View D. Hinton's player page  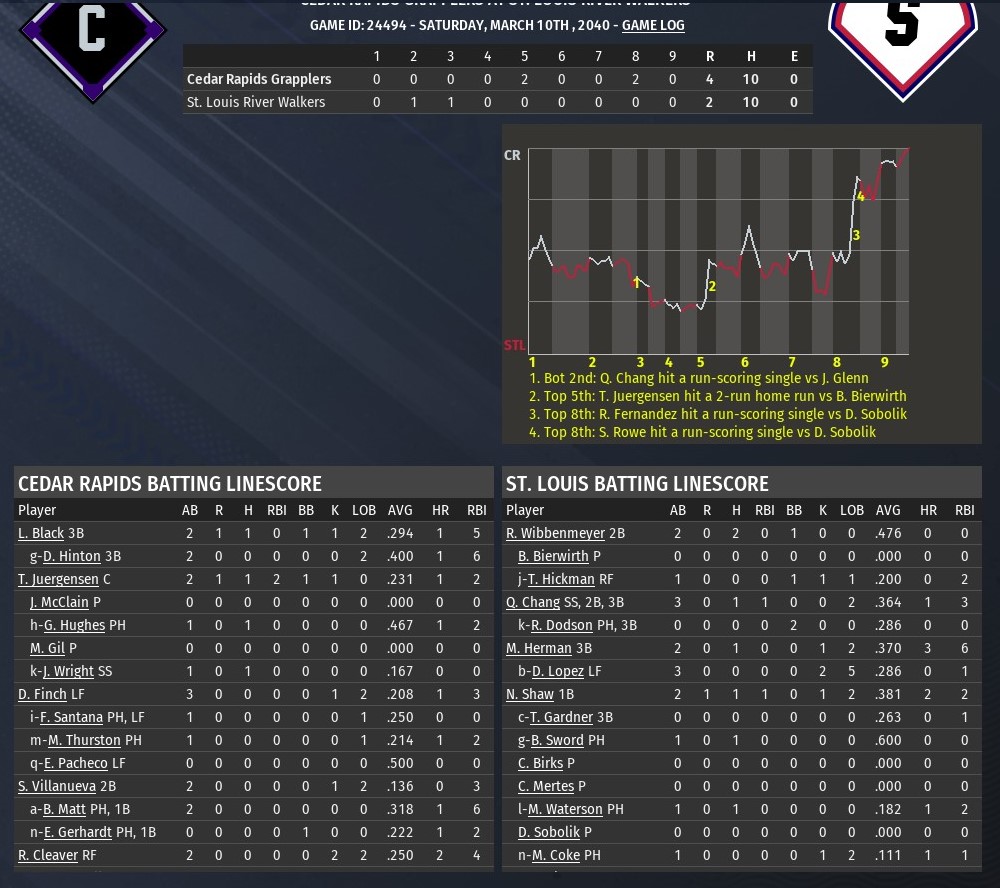71,556
